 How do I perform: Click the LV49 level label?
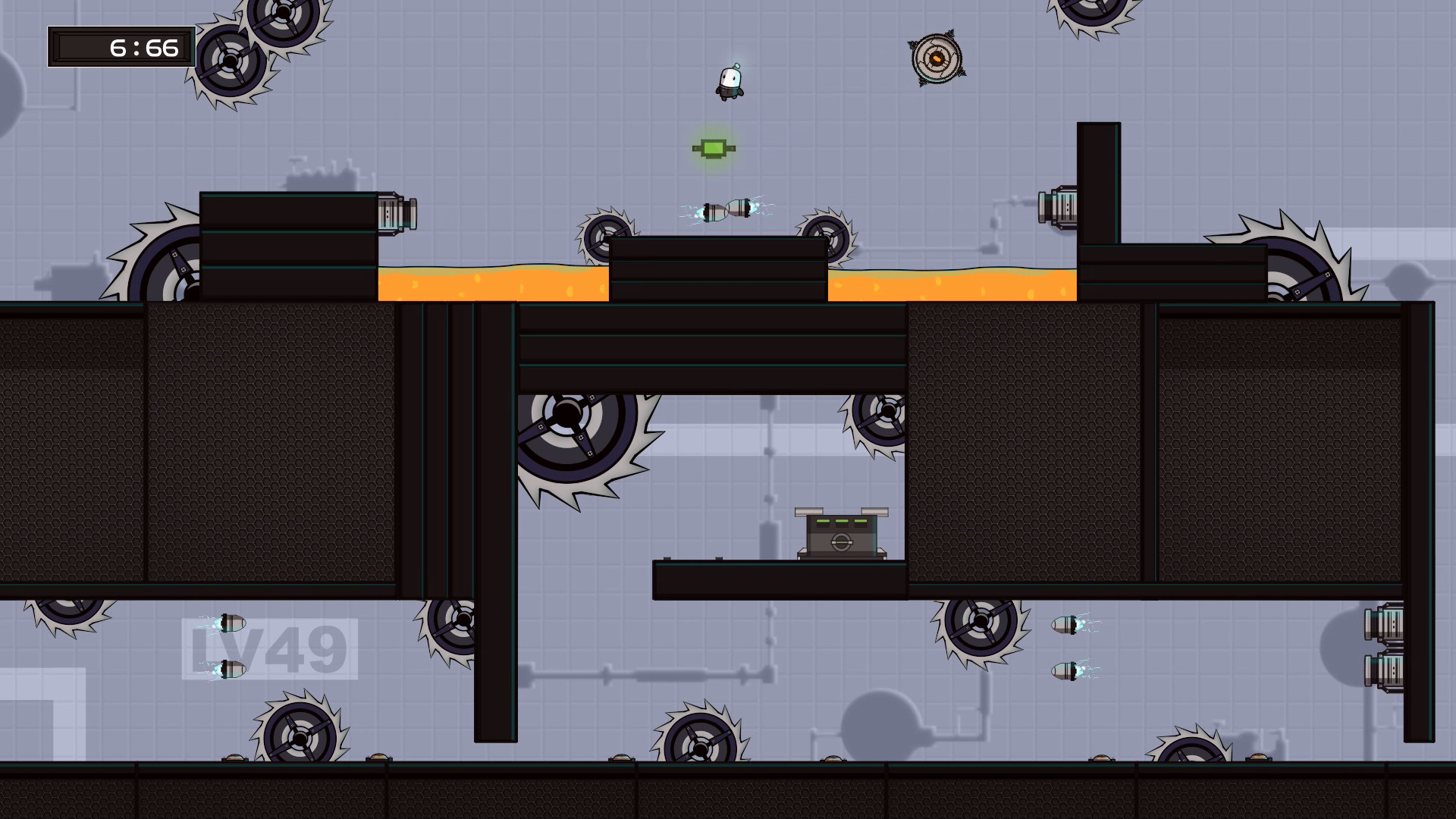coord(271,646)
